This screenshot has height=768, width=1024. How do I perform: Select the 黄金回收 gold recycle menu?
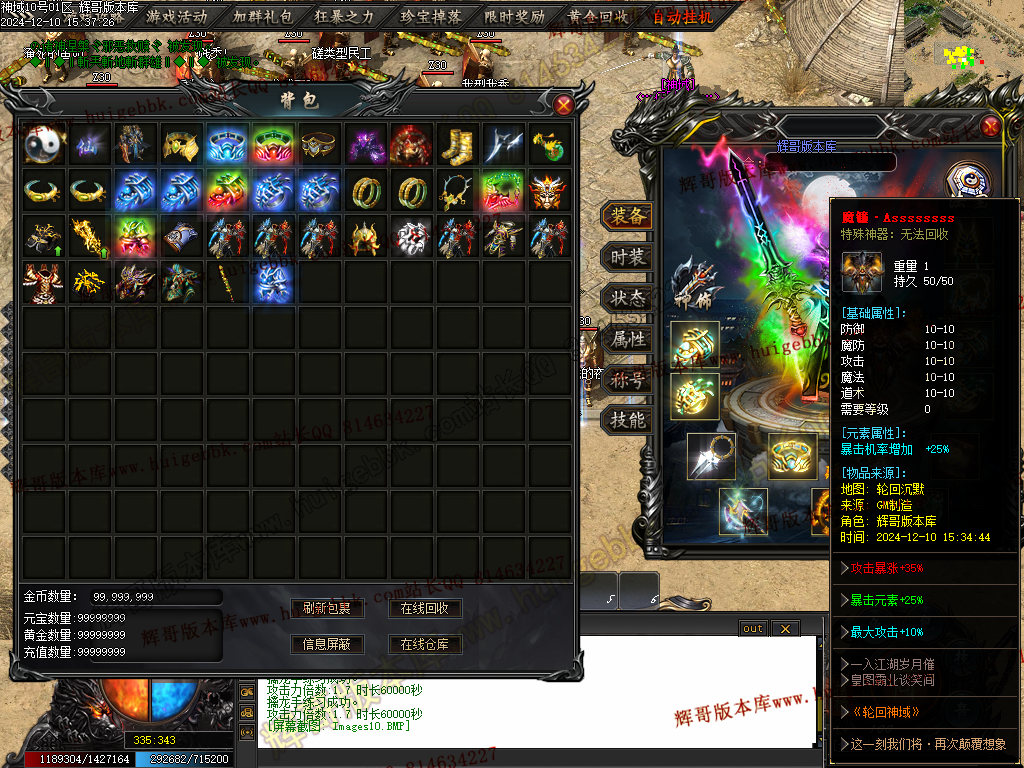tap(598, 16)
